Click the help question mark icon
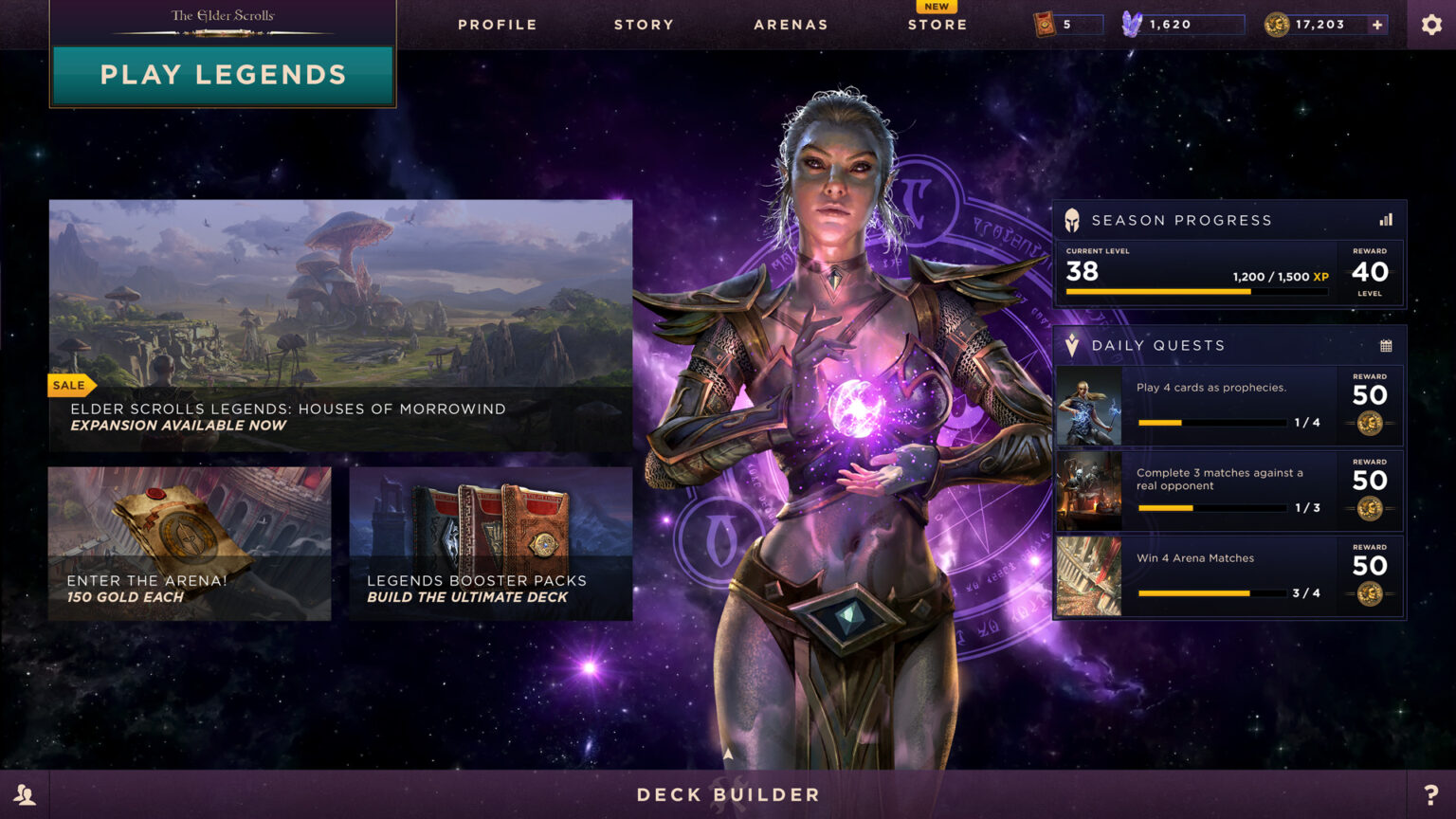This screenshot has width=1456, height=819. (x=1429, y=794)
